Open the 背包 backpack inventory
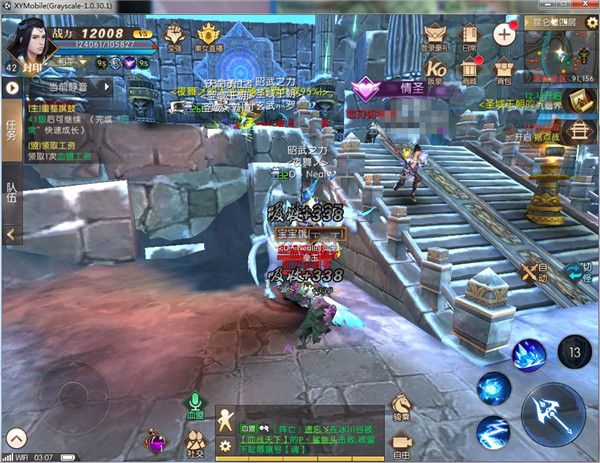 click(x=504, y=70)
